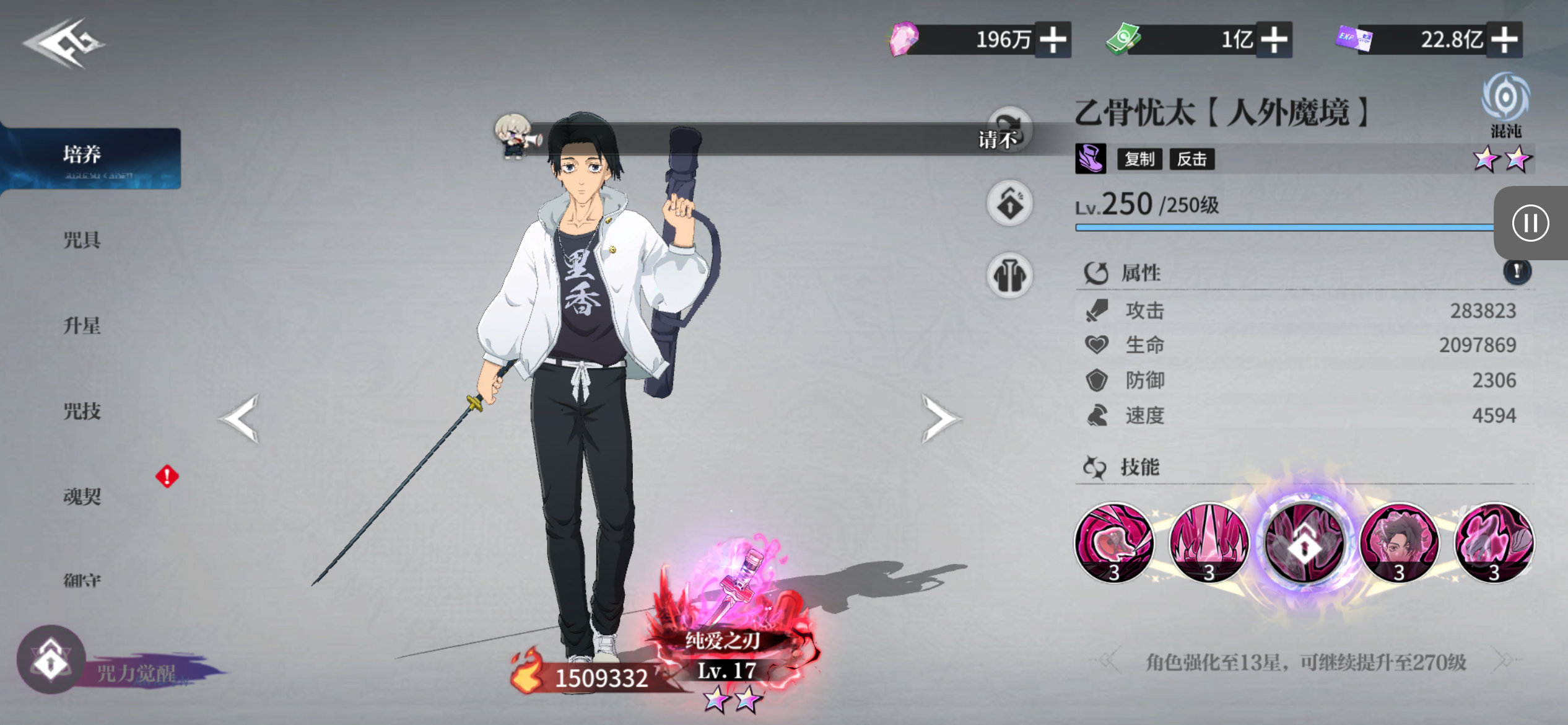This screenshot has height=725, width=1568.
Task: Open the outfit jacket icon button
Action: point(1009,276)
